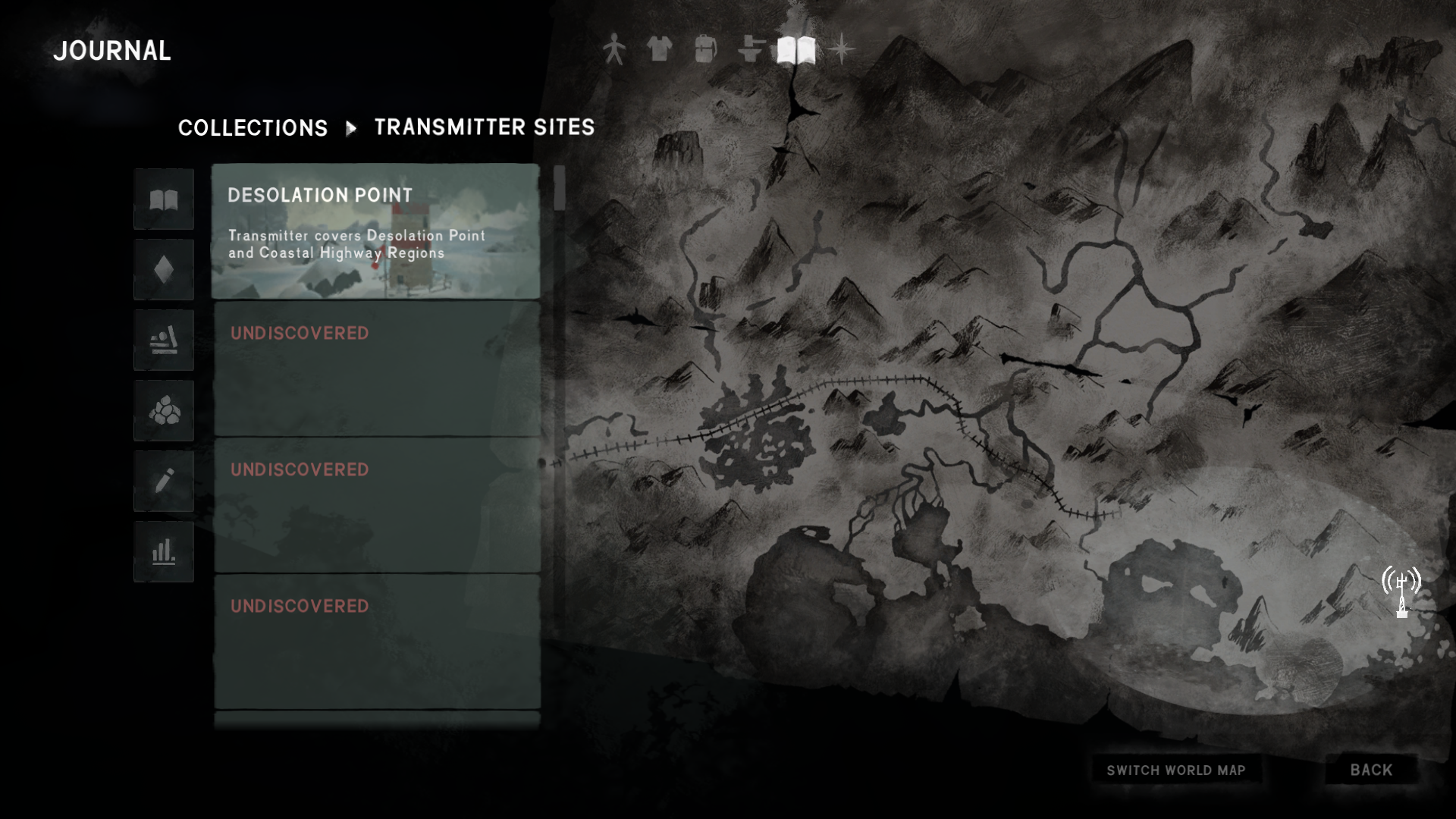Pick the rock pile category icon

click(x=164, y=411)
